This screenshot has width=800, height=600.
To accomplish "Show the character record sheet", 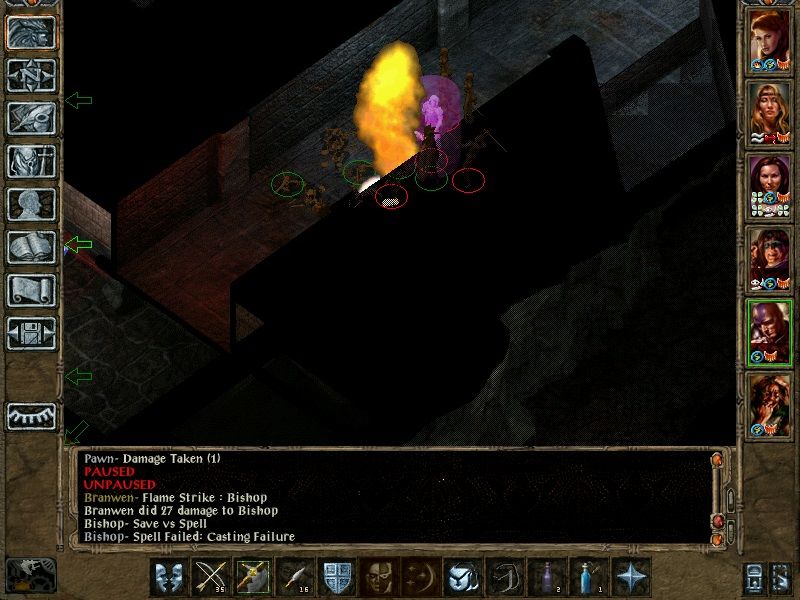I will [x=32, y=204].
